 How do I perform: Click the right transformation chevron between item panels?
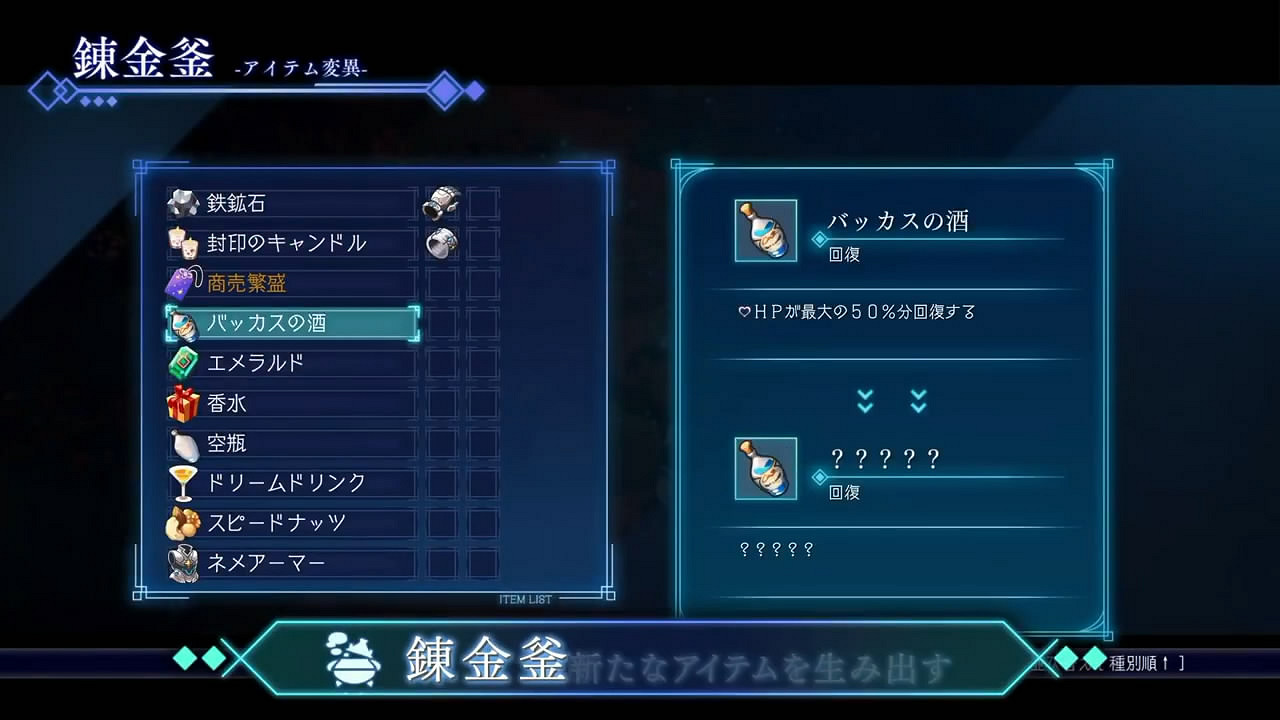[x=916, y=400]
